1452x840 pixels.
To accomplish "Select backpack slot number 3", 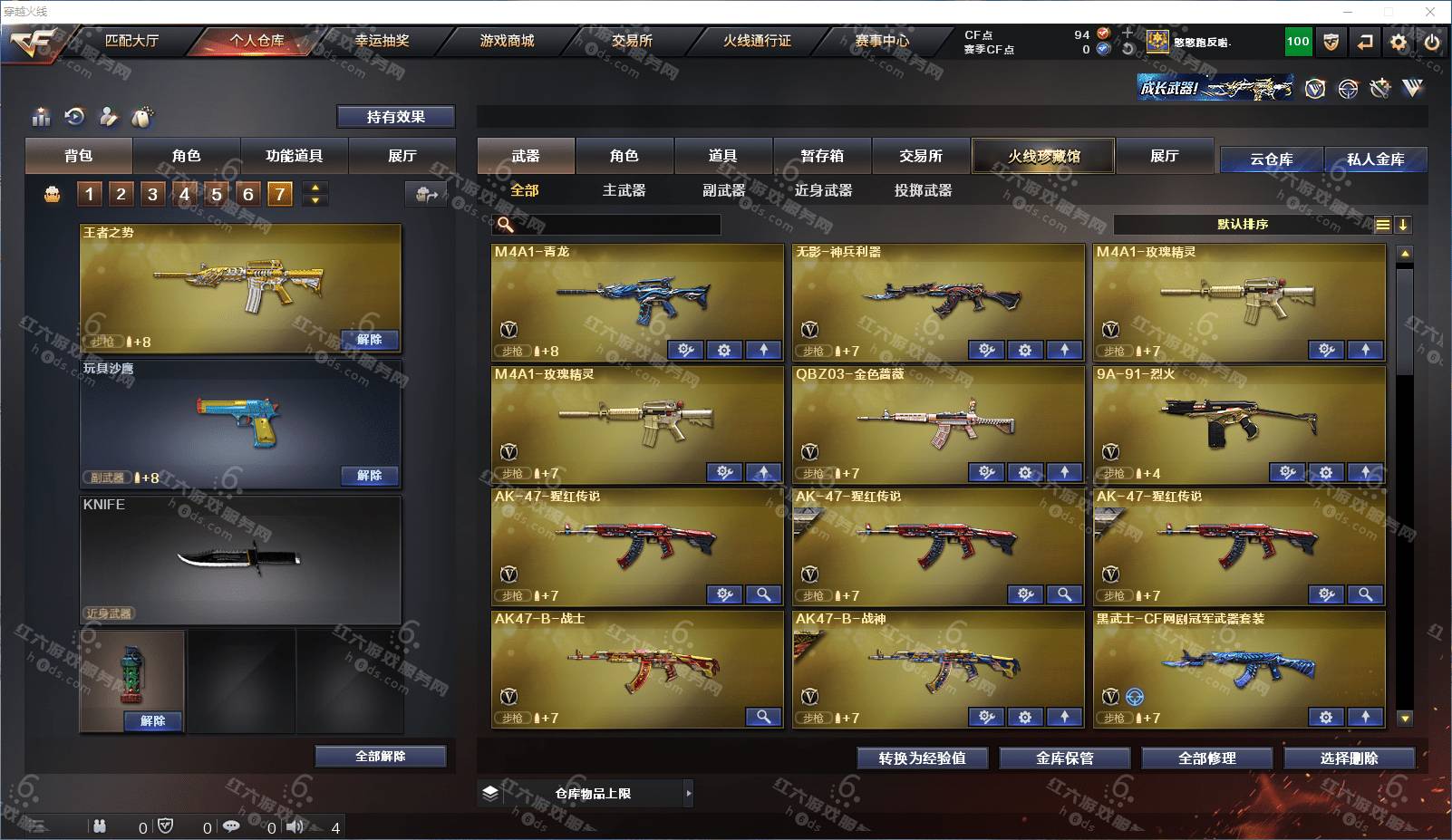I will click(152, 194).
